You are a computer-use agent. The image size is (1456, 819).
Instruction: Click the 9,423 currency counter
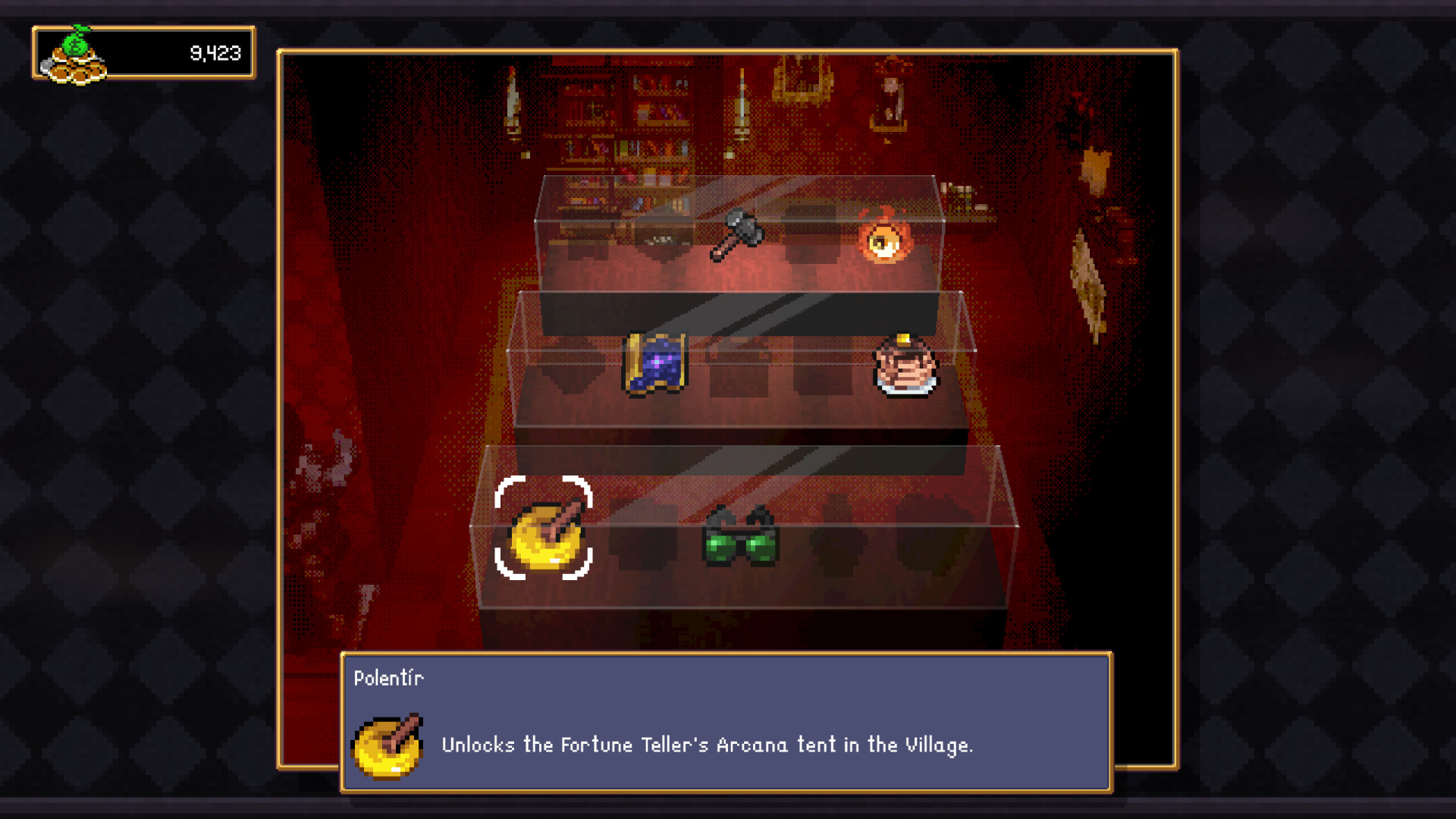point(215,52)
